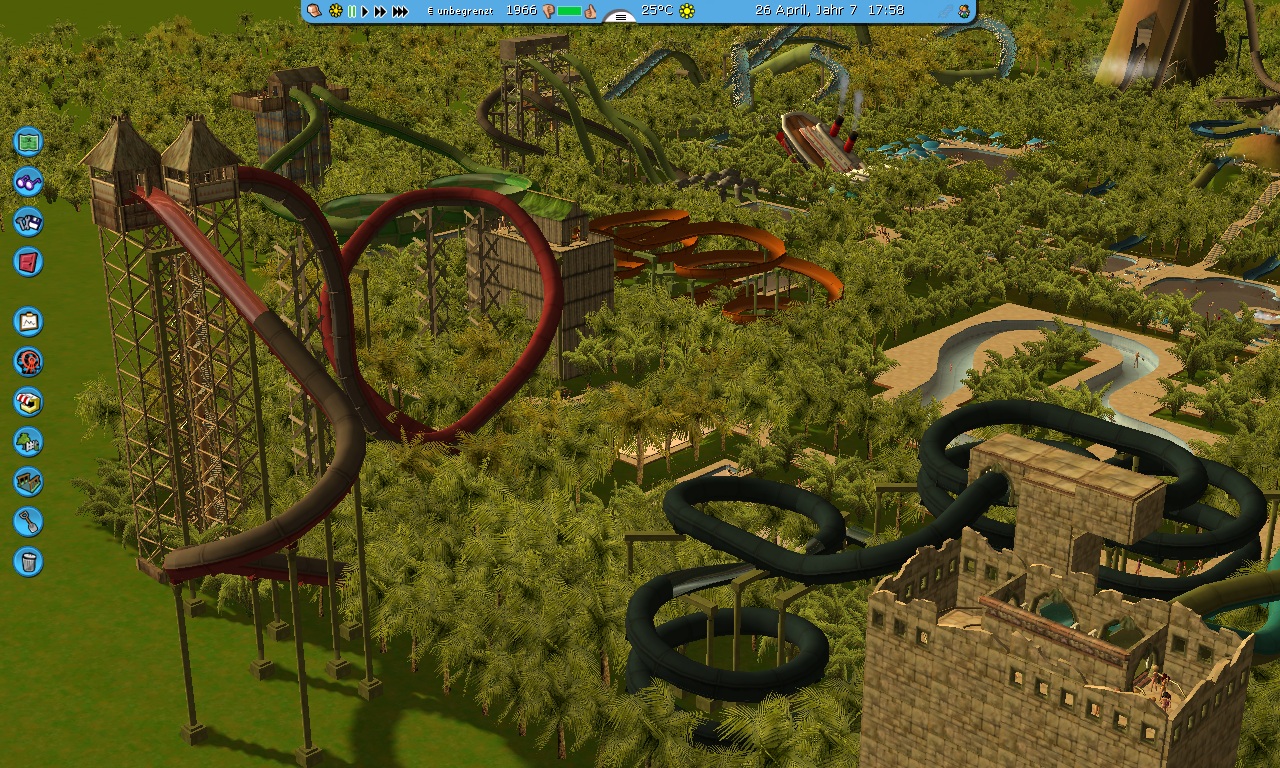The image size is (1280, 768).
Task: Set game speed to triple-arrow fastest
Action: (400, 11)
